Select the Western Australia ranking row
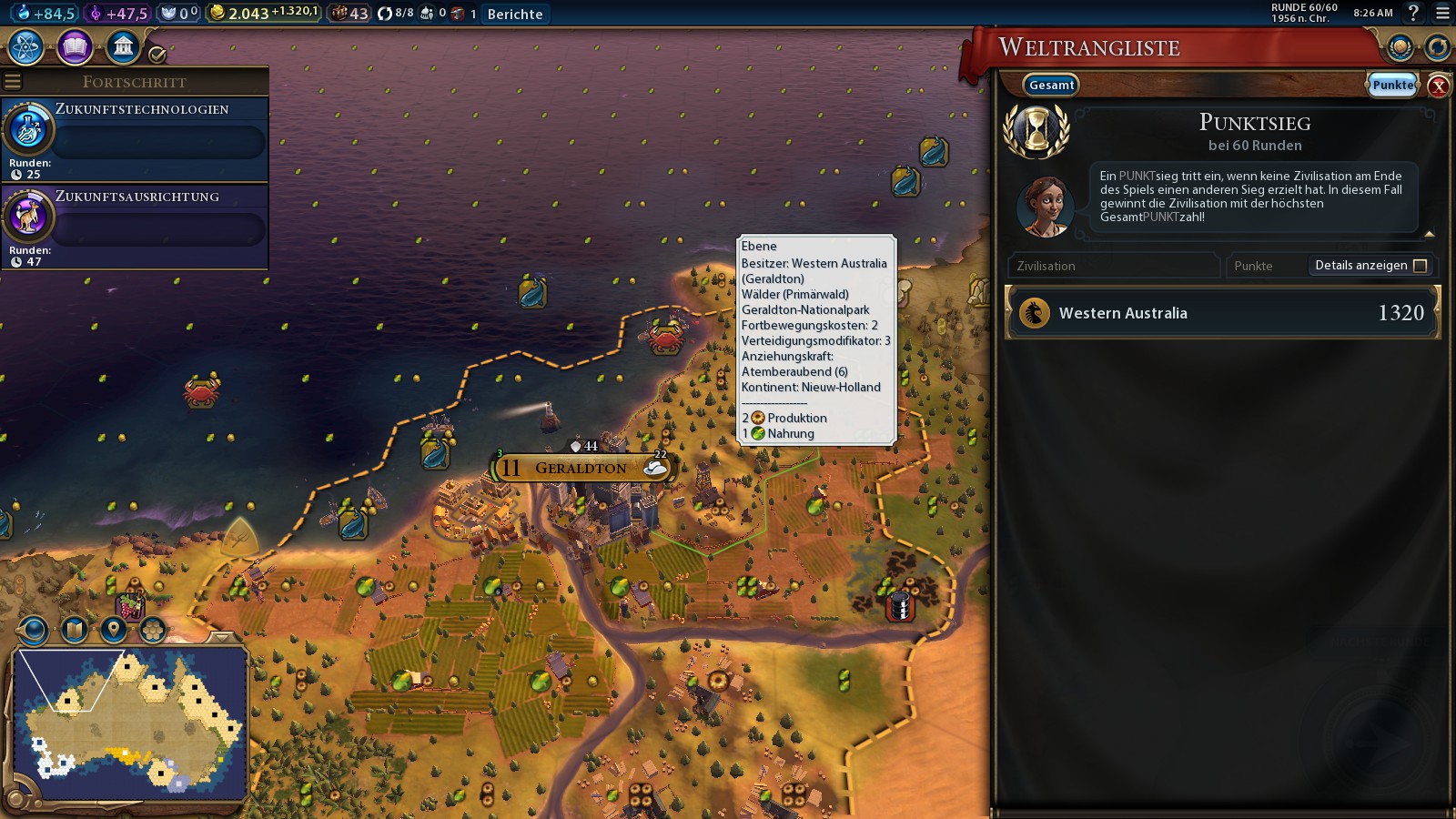Screen dimensions: 1456x819 (1222, 313)
